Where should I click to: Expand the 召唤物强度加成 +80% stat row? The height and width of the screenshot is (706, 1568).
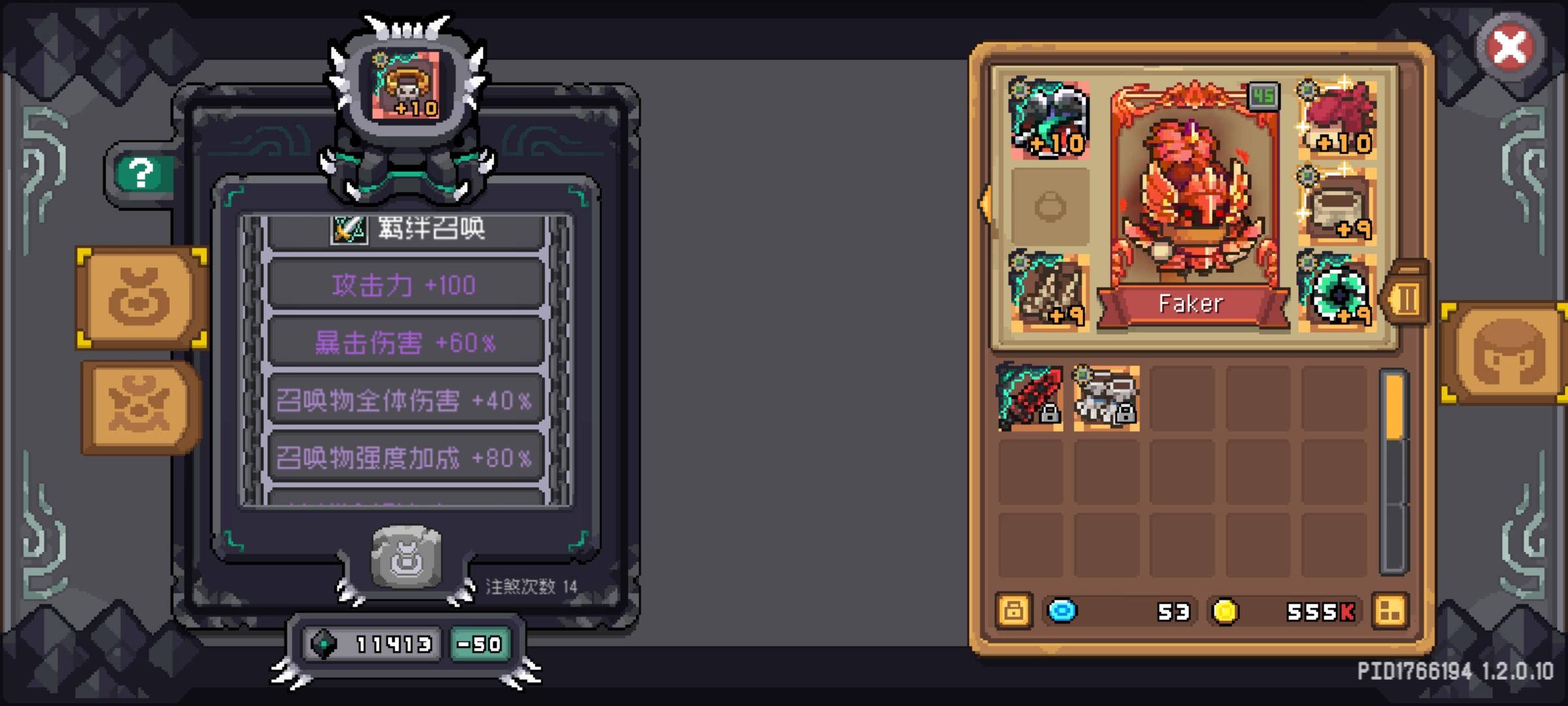point(405,459)
